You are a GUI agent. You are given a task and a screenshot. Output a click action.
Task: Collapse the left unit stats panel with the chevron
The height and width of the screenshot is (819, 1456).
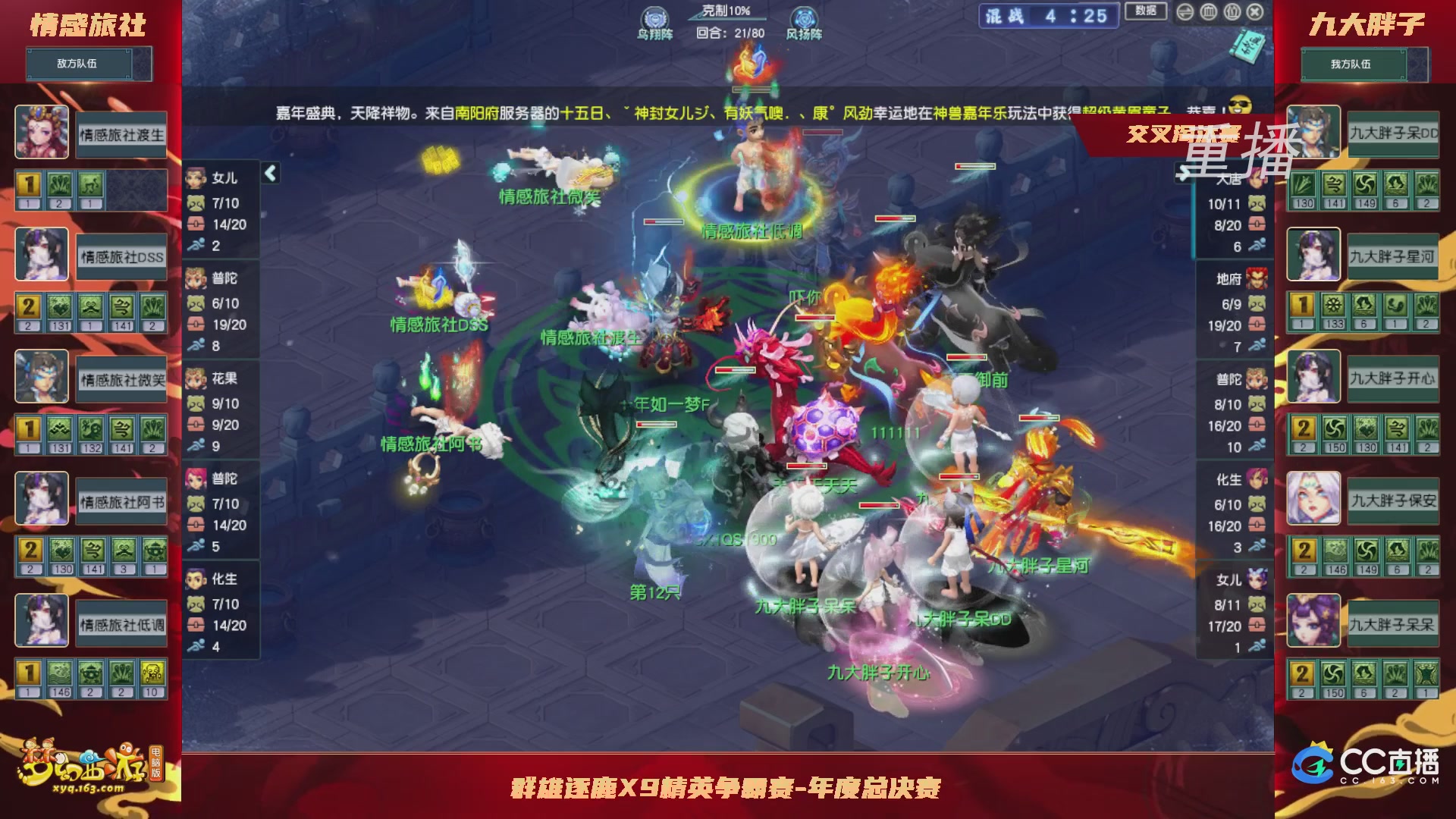point(269,173)
